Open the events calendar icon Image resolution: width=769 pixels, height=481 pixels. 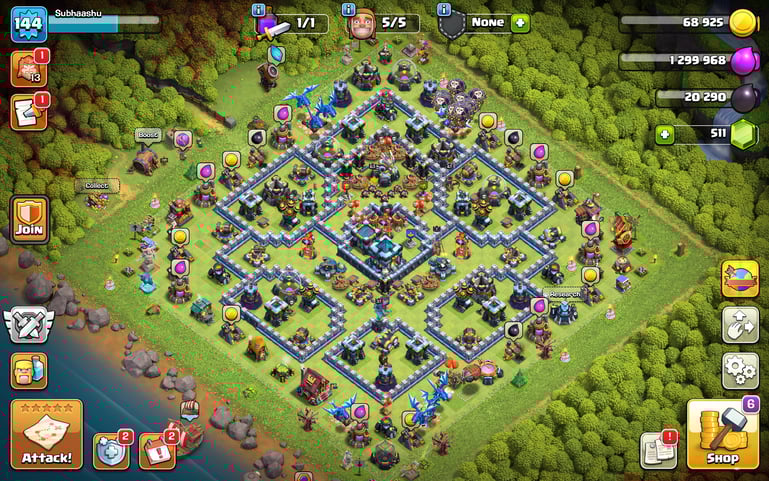pos(156,451)
